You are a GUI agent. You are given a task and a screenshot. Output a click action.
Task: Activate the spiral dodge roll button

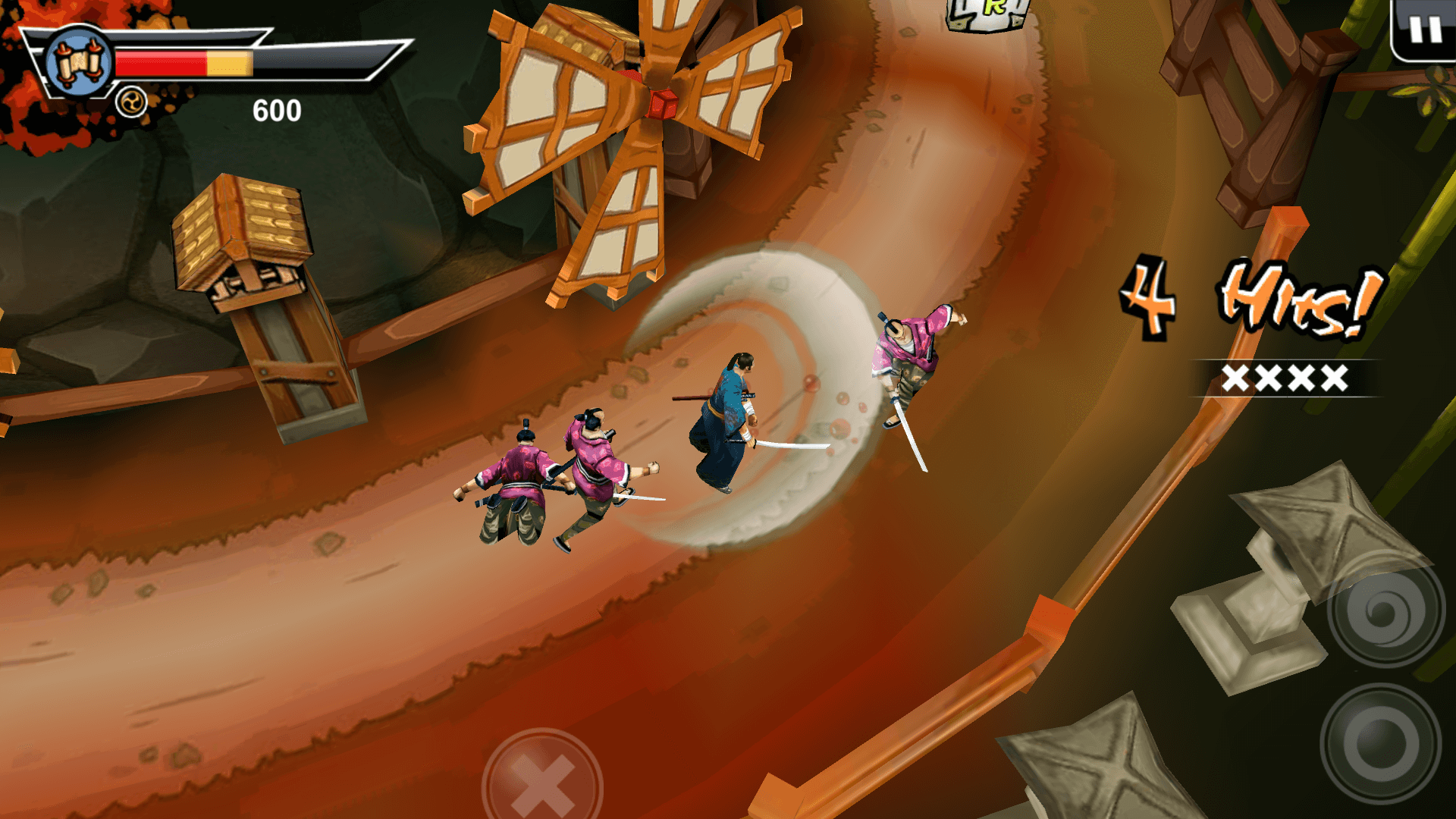[1385, 611]
